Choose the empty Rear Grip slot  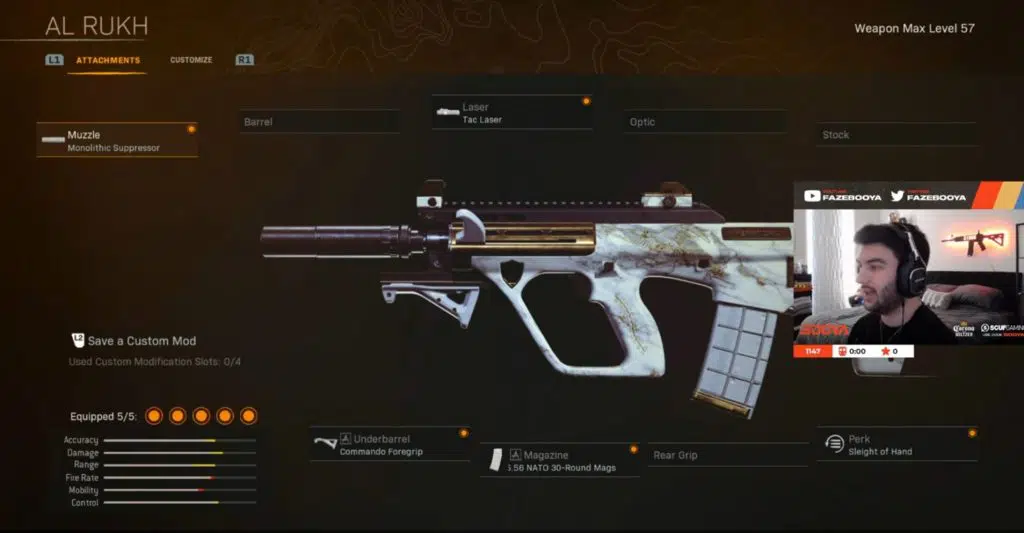727,455
